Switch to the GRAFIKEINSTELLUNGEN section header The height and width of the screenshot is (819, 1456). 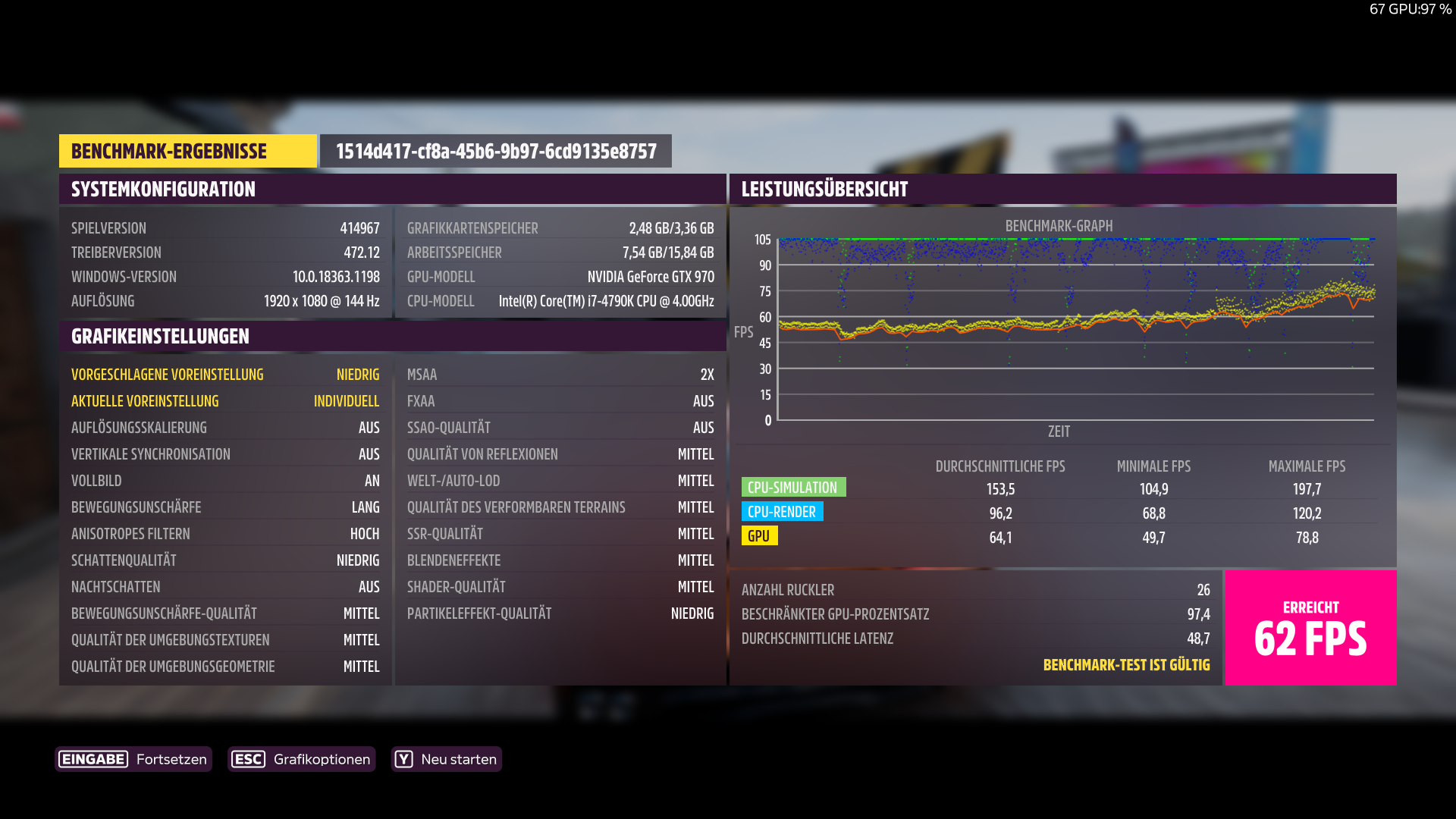click(x=159, y=336)
